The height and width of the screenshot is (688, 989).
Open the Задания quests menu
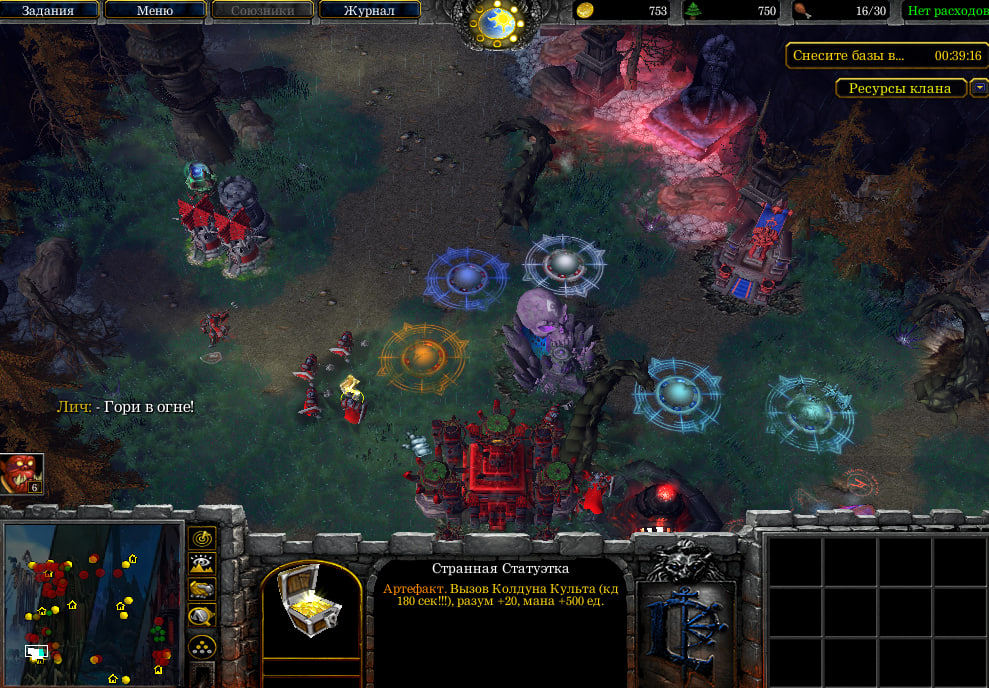(x=50, y=11)
